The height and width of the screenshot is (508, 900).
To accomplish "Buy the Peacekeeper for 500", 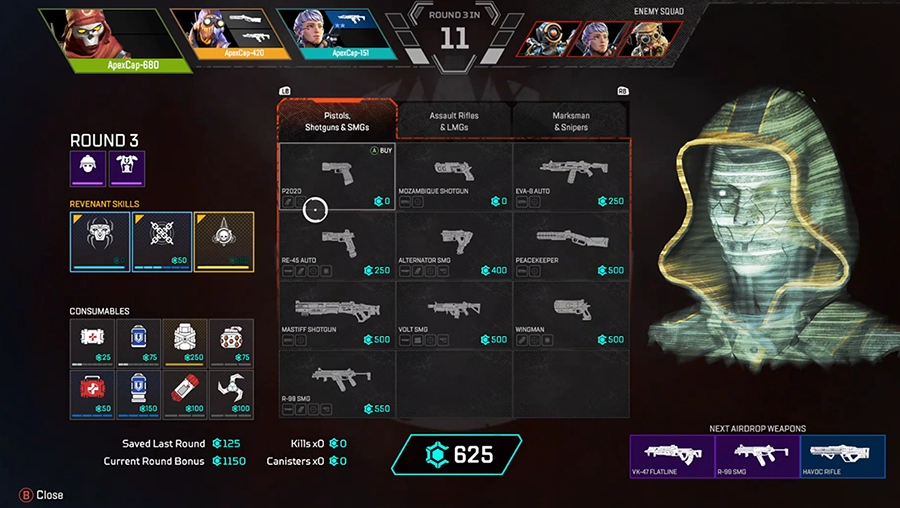I will [x=571, y=245].
